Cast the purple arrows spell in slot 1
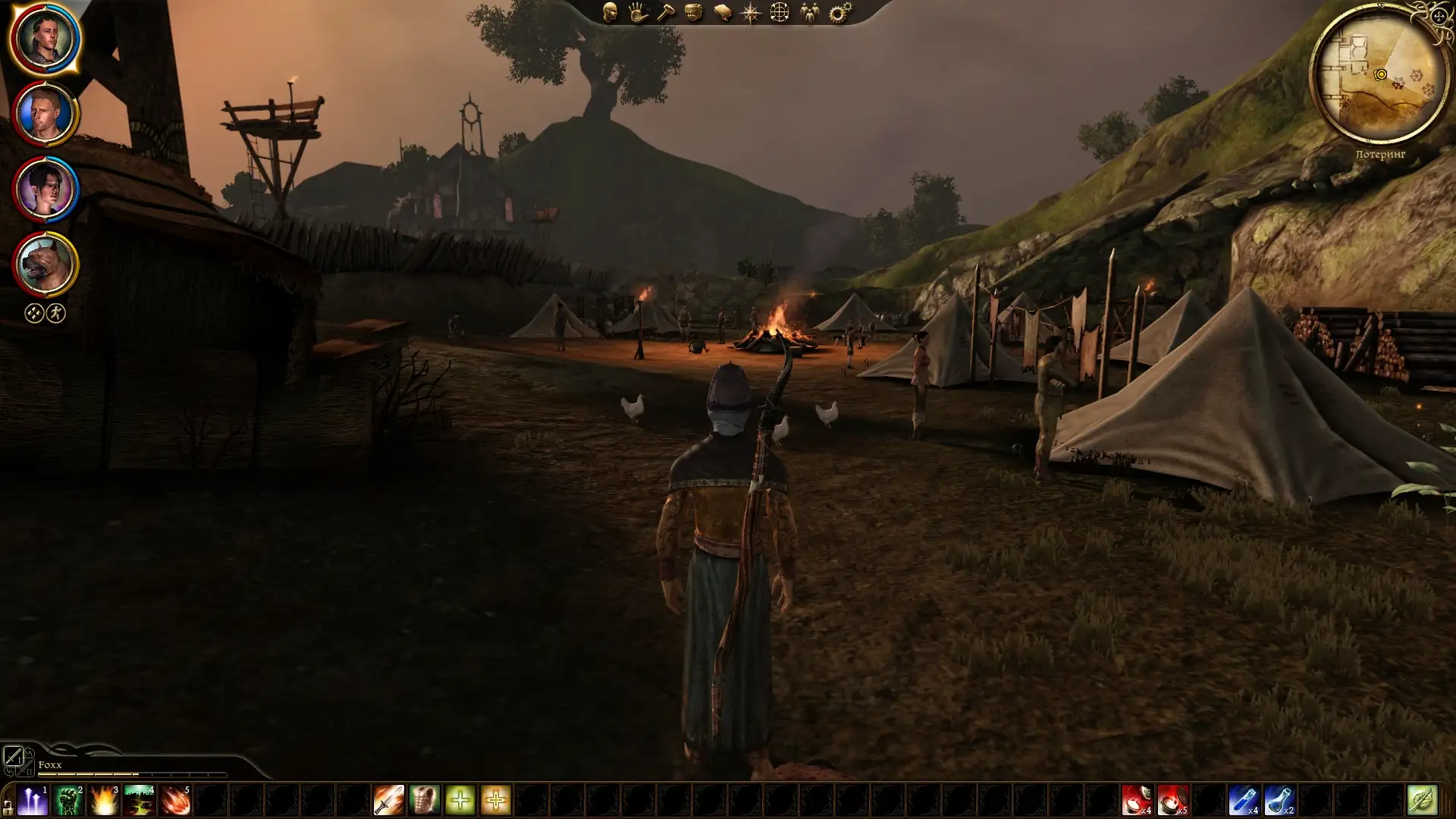Screen dimensions: 1456x819 pyautogui.click(x=33, y=800)
